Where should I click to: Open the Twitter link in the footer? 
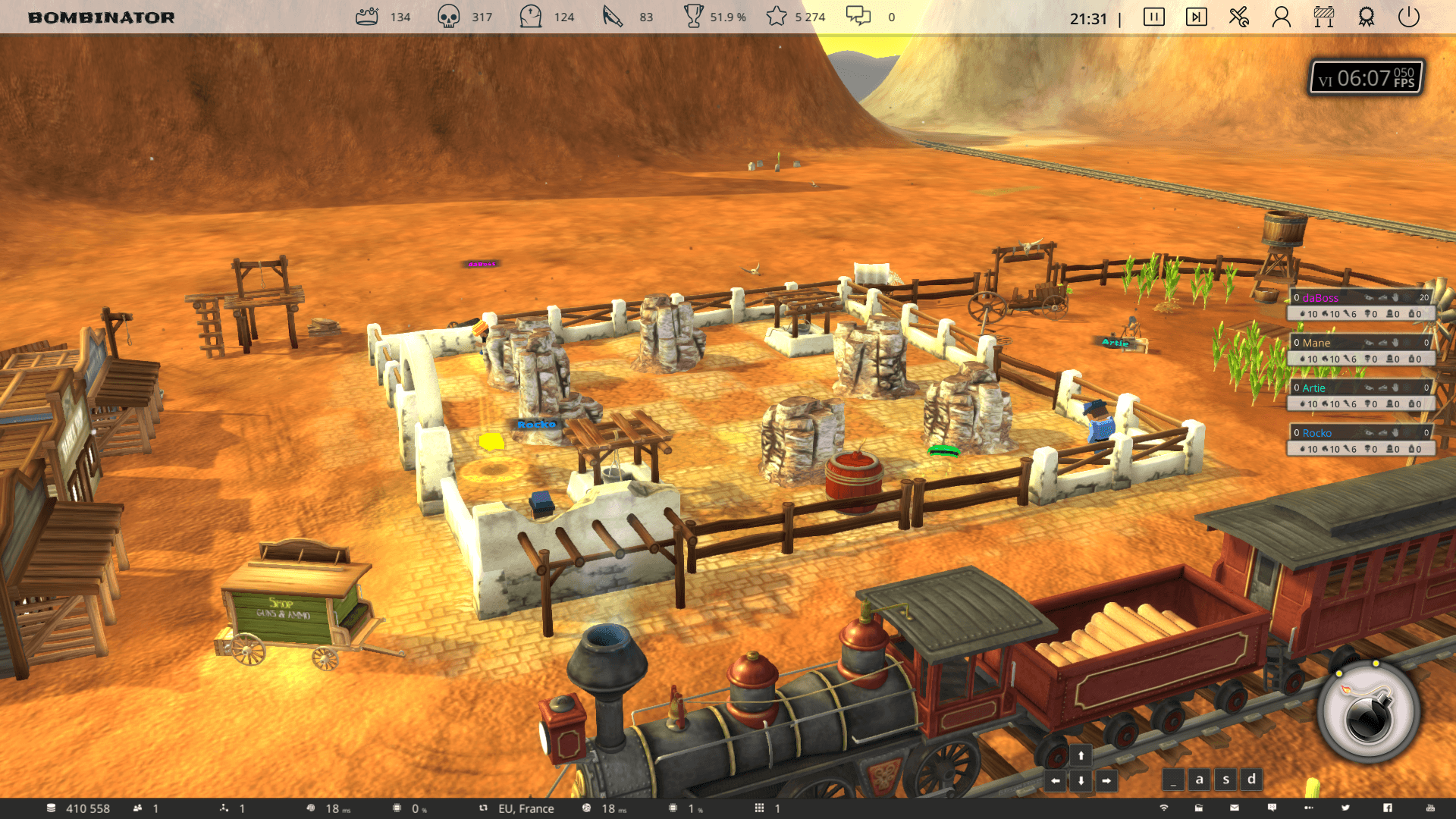click(1345, 808)
